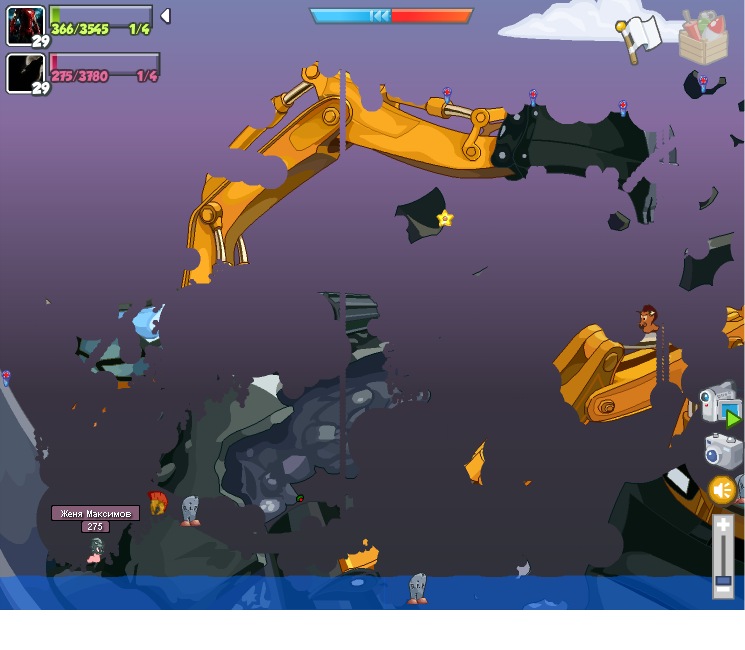Take a screenshot with the photo camera
The width and height of the screenshot is (745, 650).
tap(723, 451)
